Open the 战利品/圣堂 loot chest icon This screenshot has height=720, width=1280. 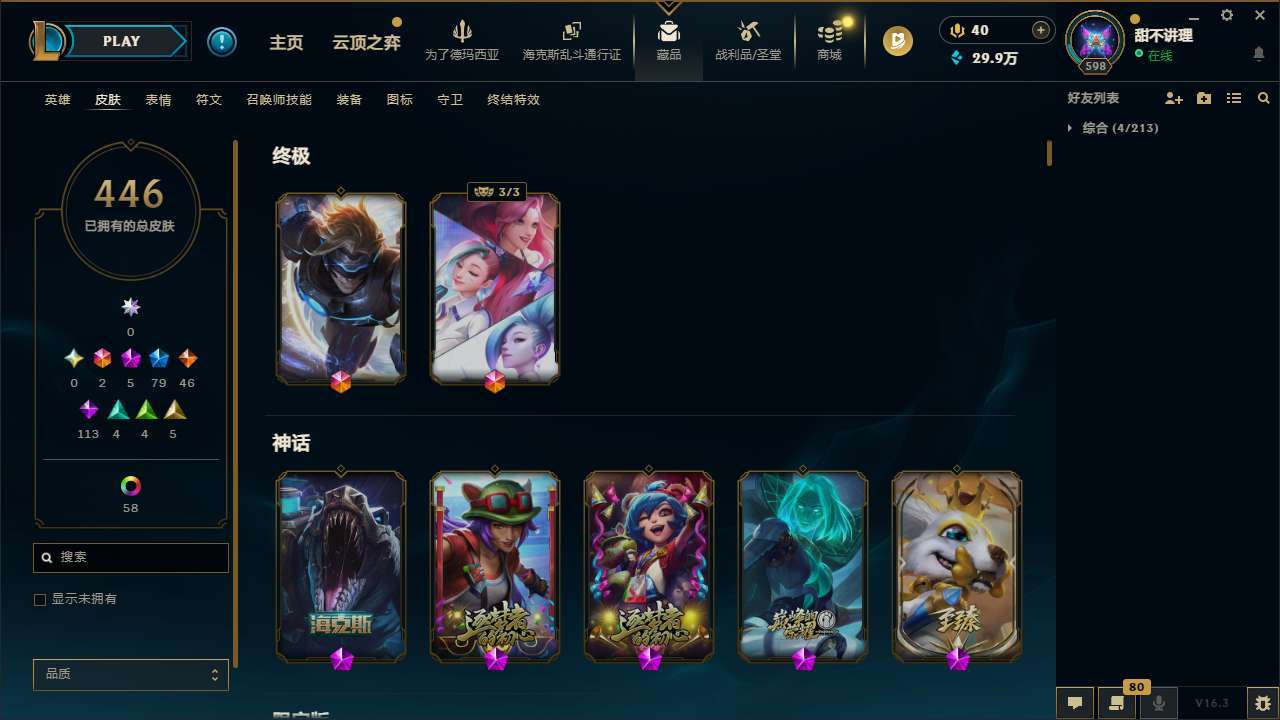click(747, 31)
